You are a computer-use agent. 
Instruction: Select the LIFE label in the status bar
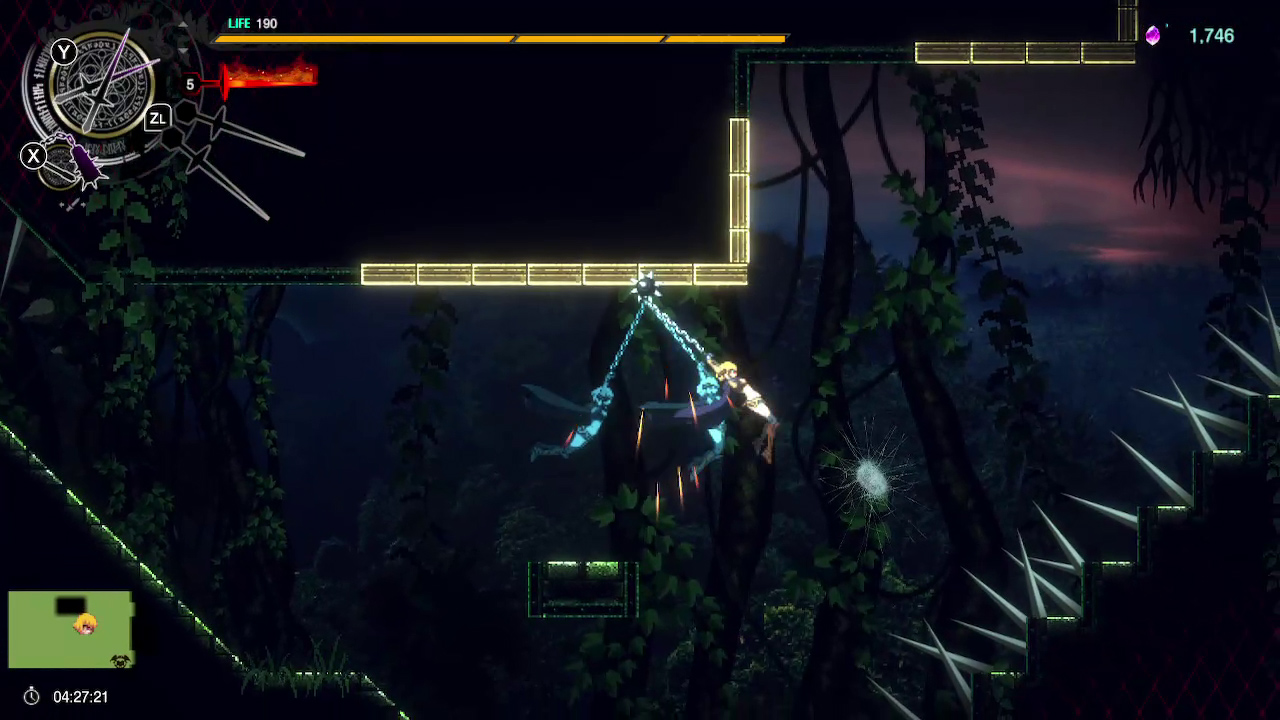(239, 23)
